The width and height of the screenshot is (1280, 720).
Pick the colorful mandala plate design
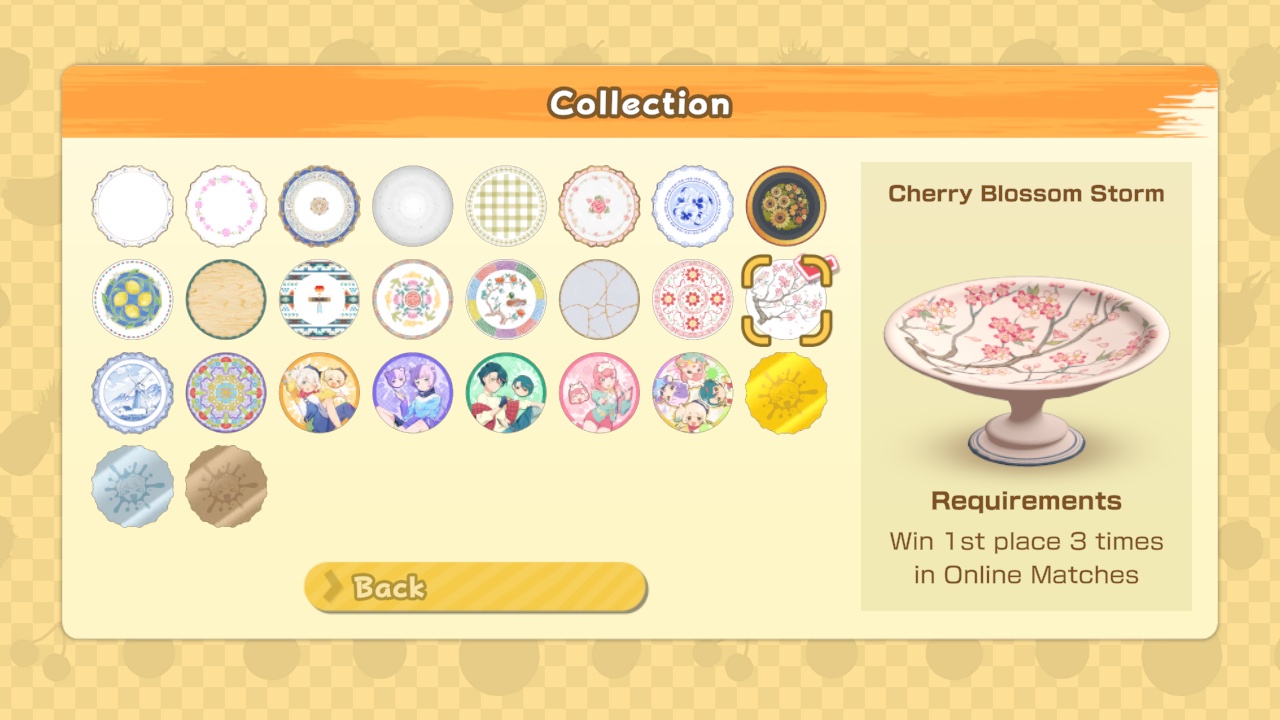click(226, 393)
